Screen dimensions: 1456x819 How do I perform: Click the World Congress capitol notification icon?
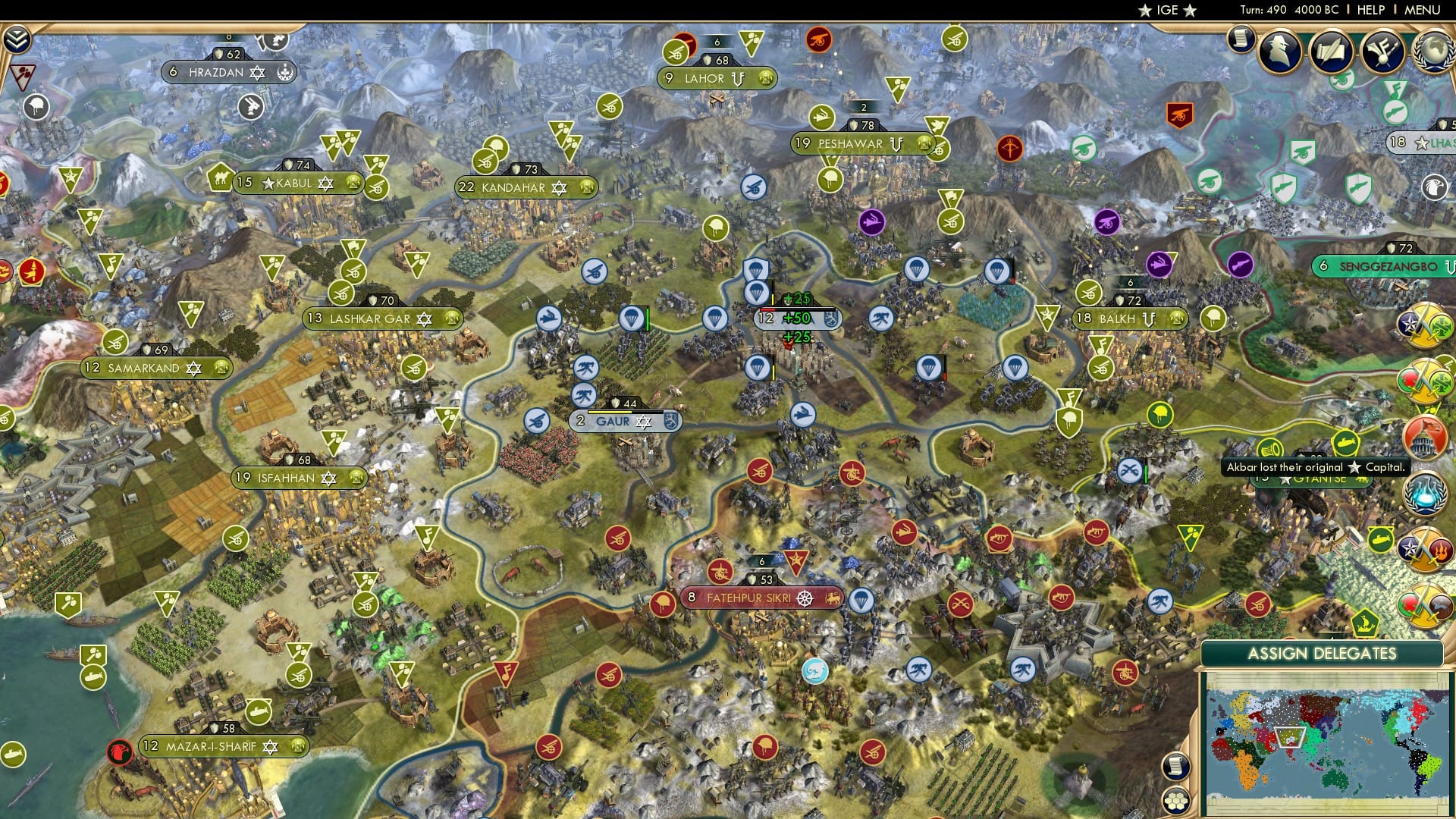pos(1424,436)
